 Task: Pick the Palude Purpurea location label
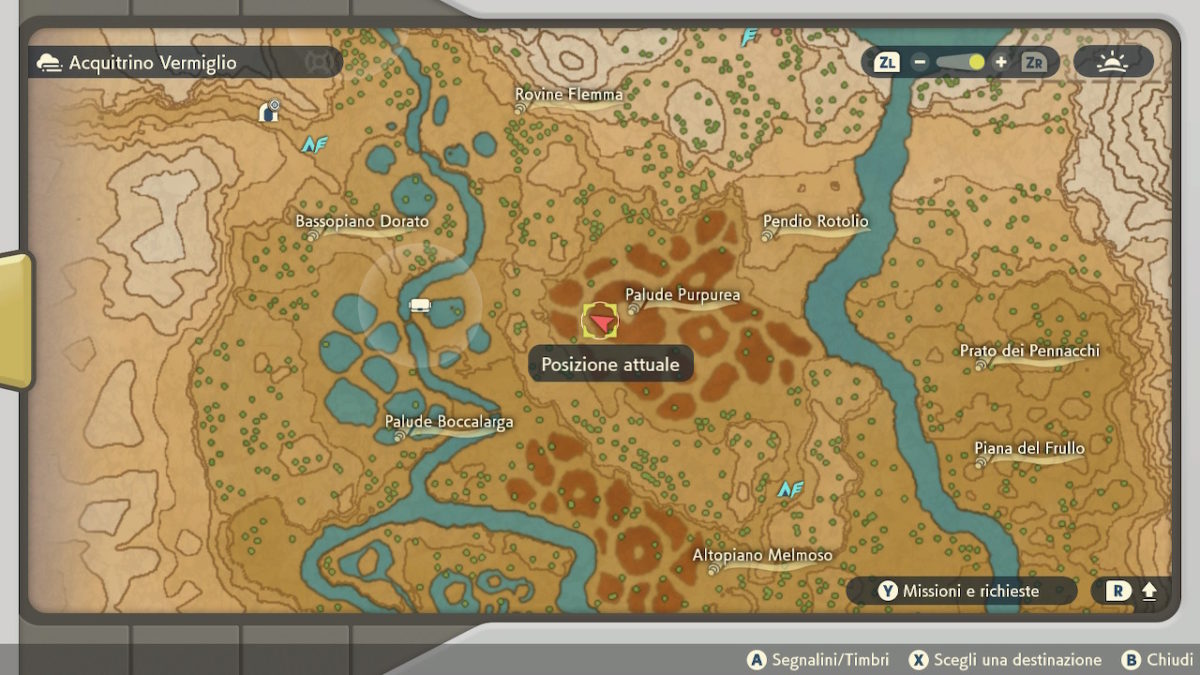(x=682, y=295)
